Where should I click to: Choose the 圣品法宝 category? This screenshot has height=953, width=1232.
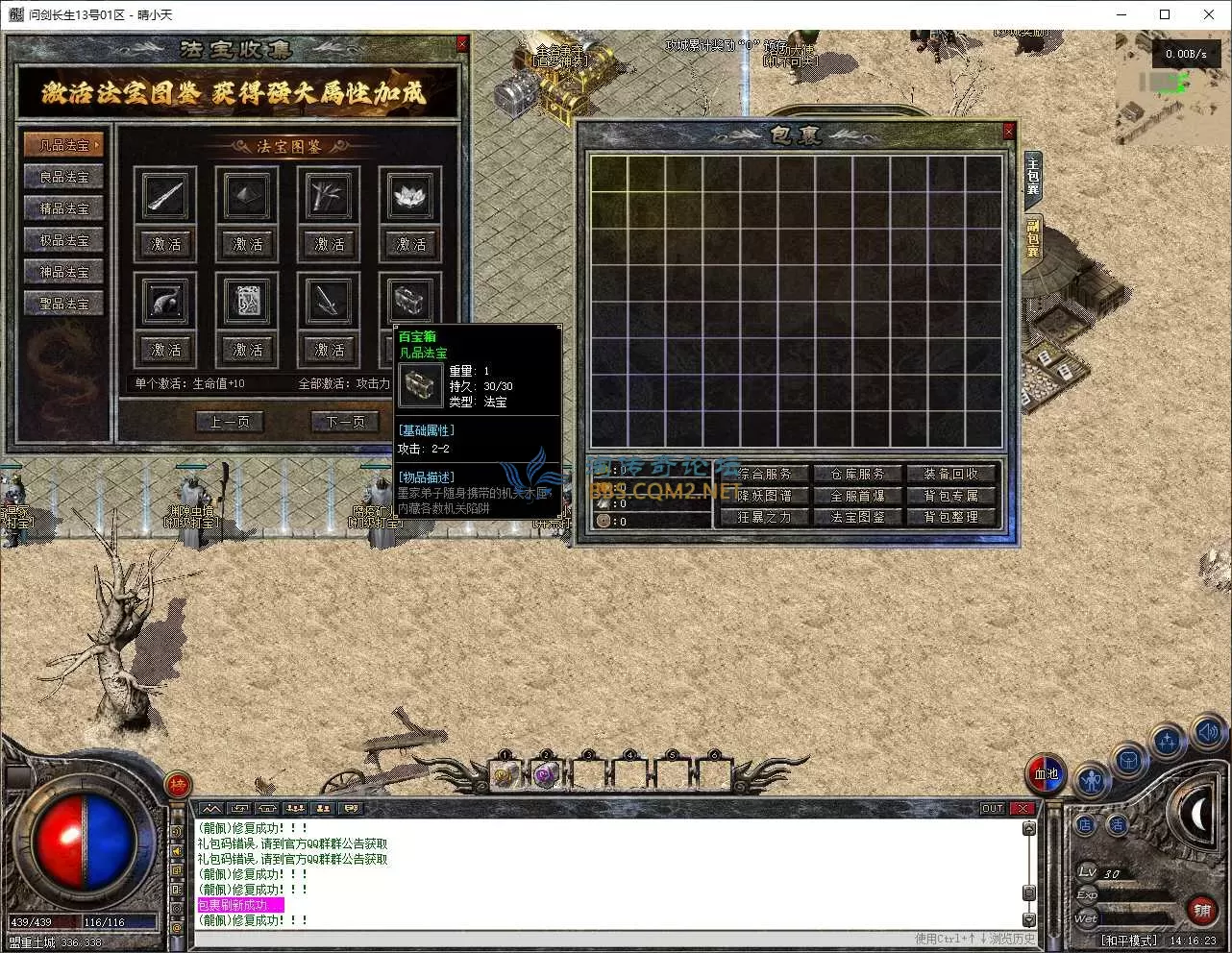[63, 304]
